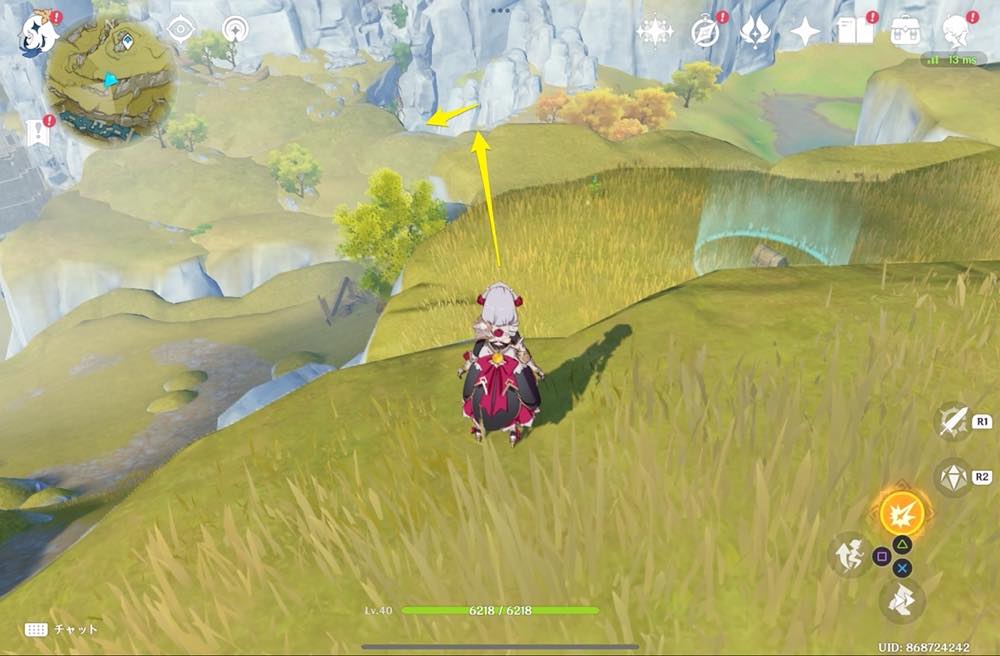Activate the eye-shaped elemental sight icon

[181, 29]
